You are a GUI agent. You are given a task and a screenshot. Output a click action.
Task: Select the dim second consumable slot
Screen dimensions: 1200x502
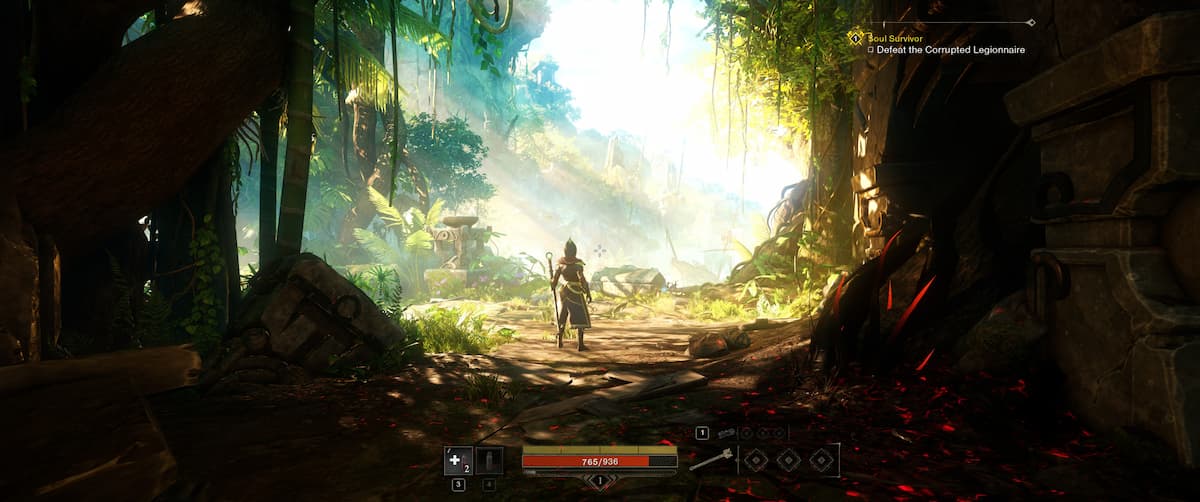tap(489, 460)
